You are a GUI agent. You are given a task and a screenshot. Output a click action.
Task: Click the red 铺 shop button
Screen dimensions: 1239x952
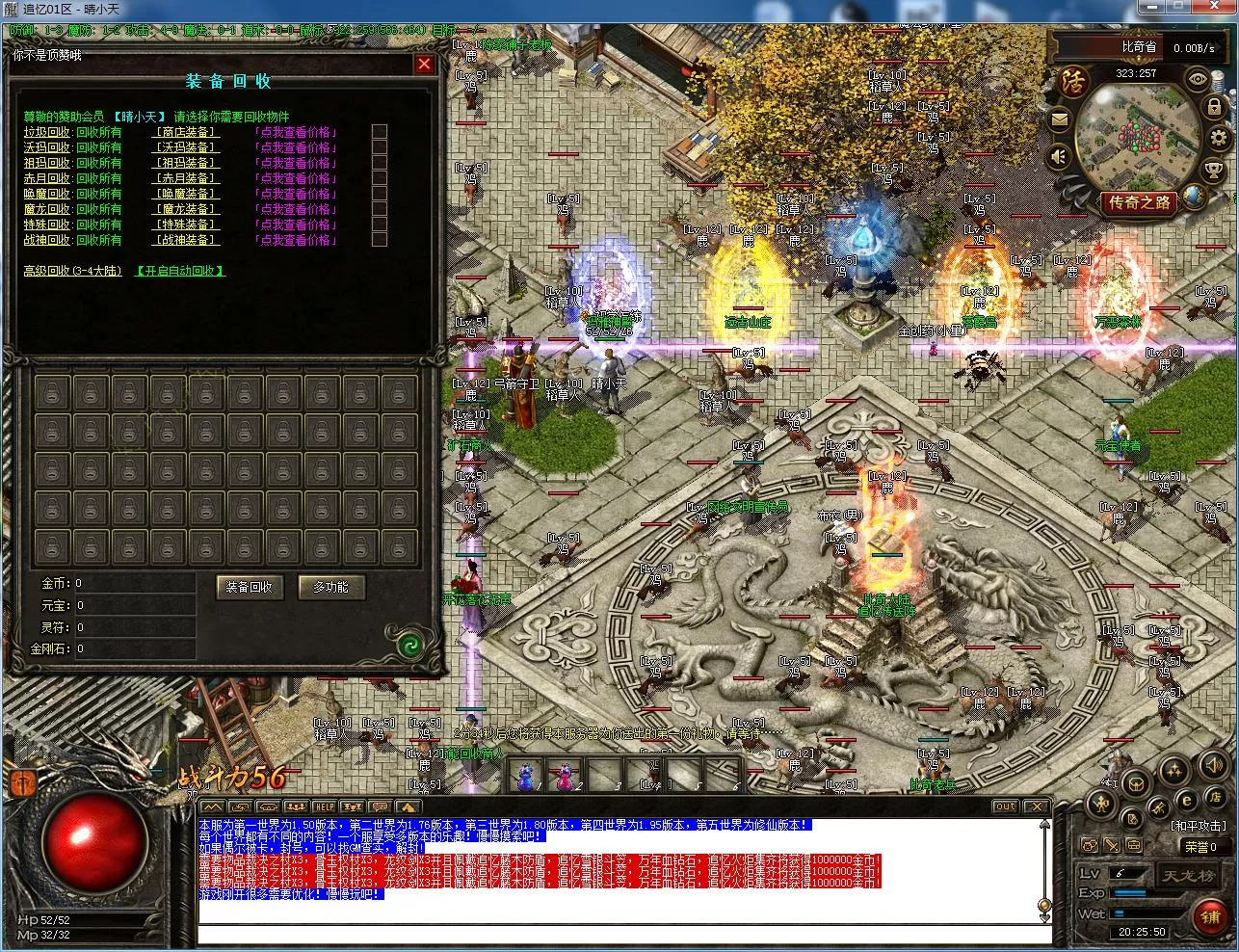pos(1210,916)
